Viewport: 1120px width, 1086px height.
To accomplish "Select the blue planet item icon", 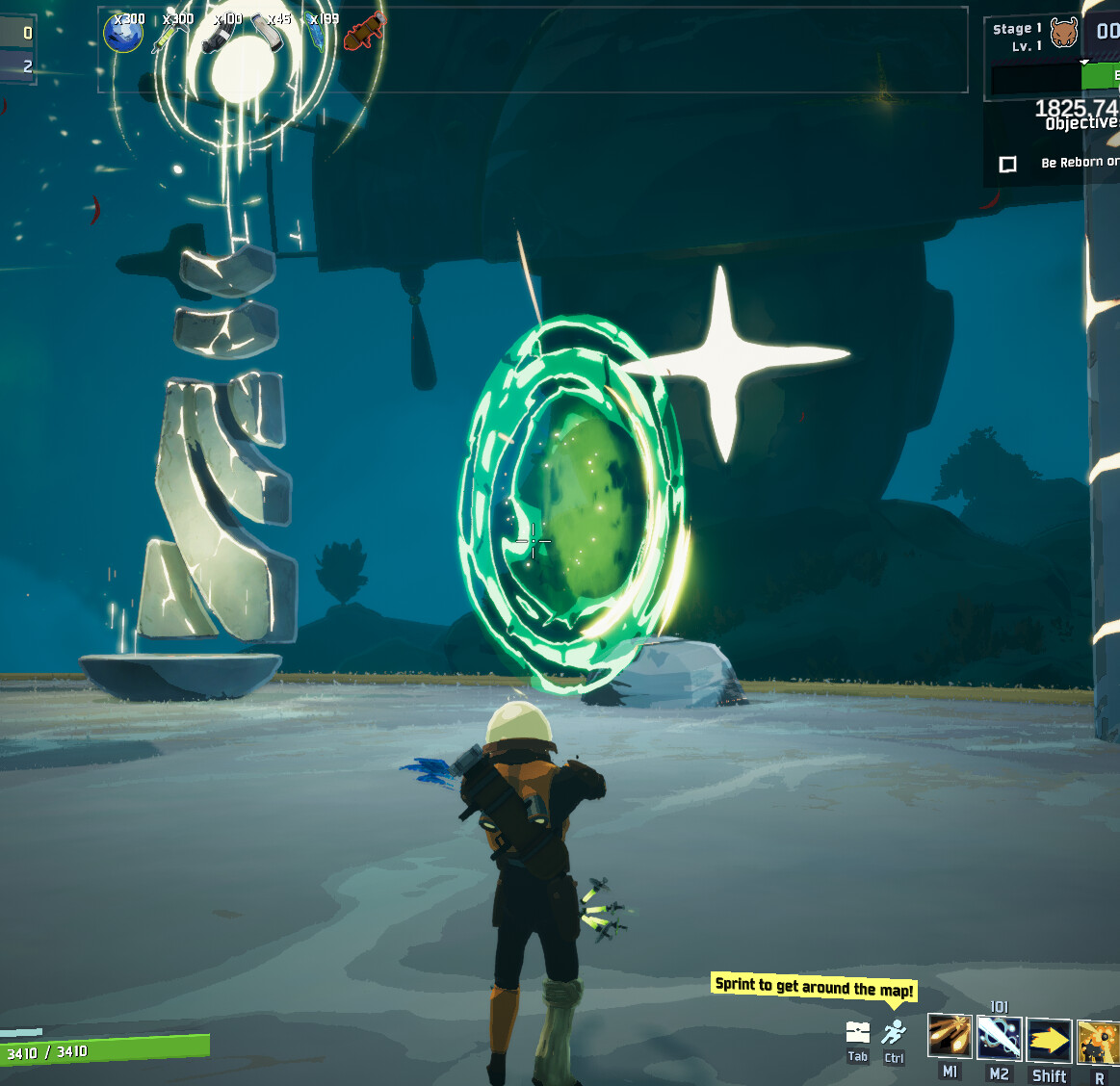I will 123,34.
